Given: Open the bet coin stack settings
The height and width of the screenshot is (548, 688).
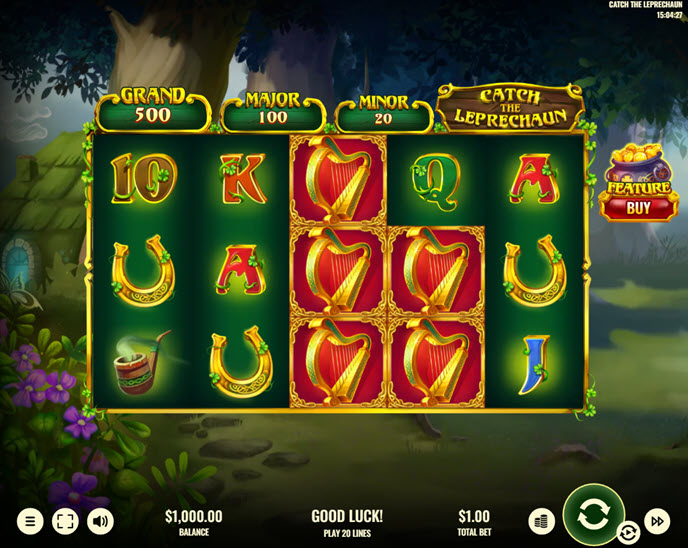Looking at the screenshot, I should [541, 521].
